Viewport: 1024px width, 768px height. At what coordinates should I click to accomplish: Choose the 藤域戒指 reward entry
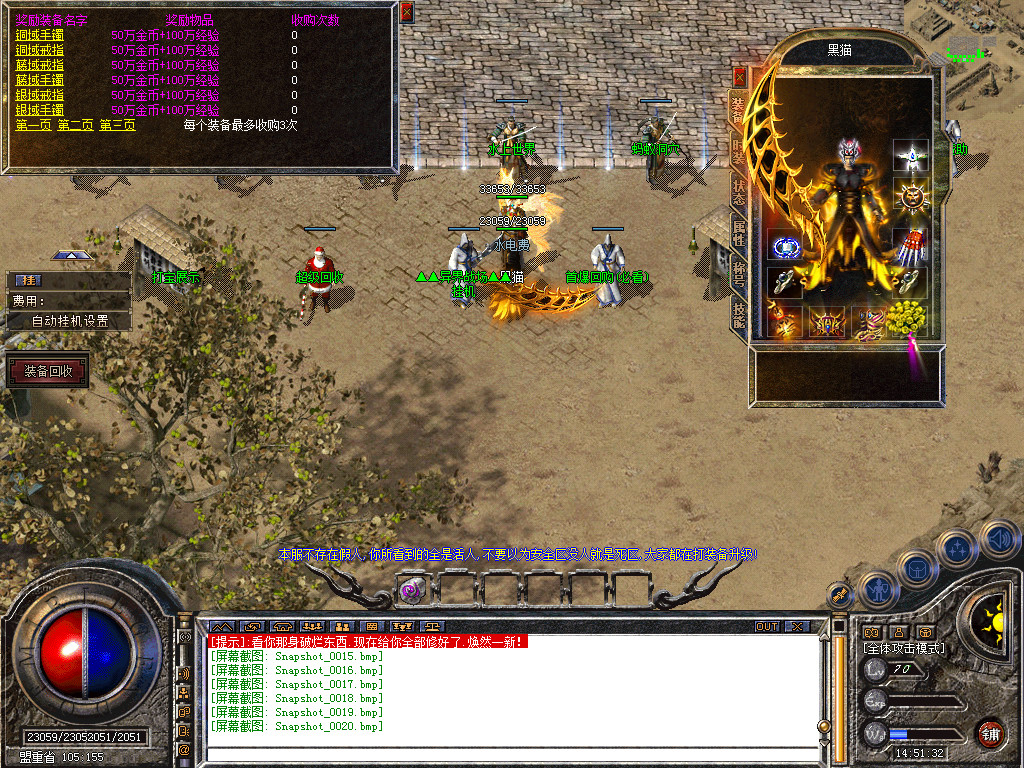pos(37,65)
